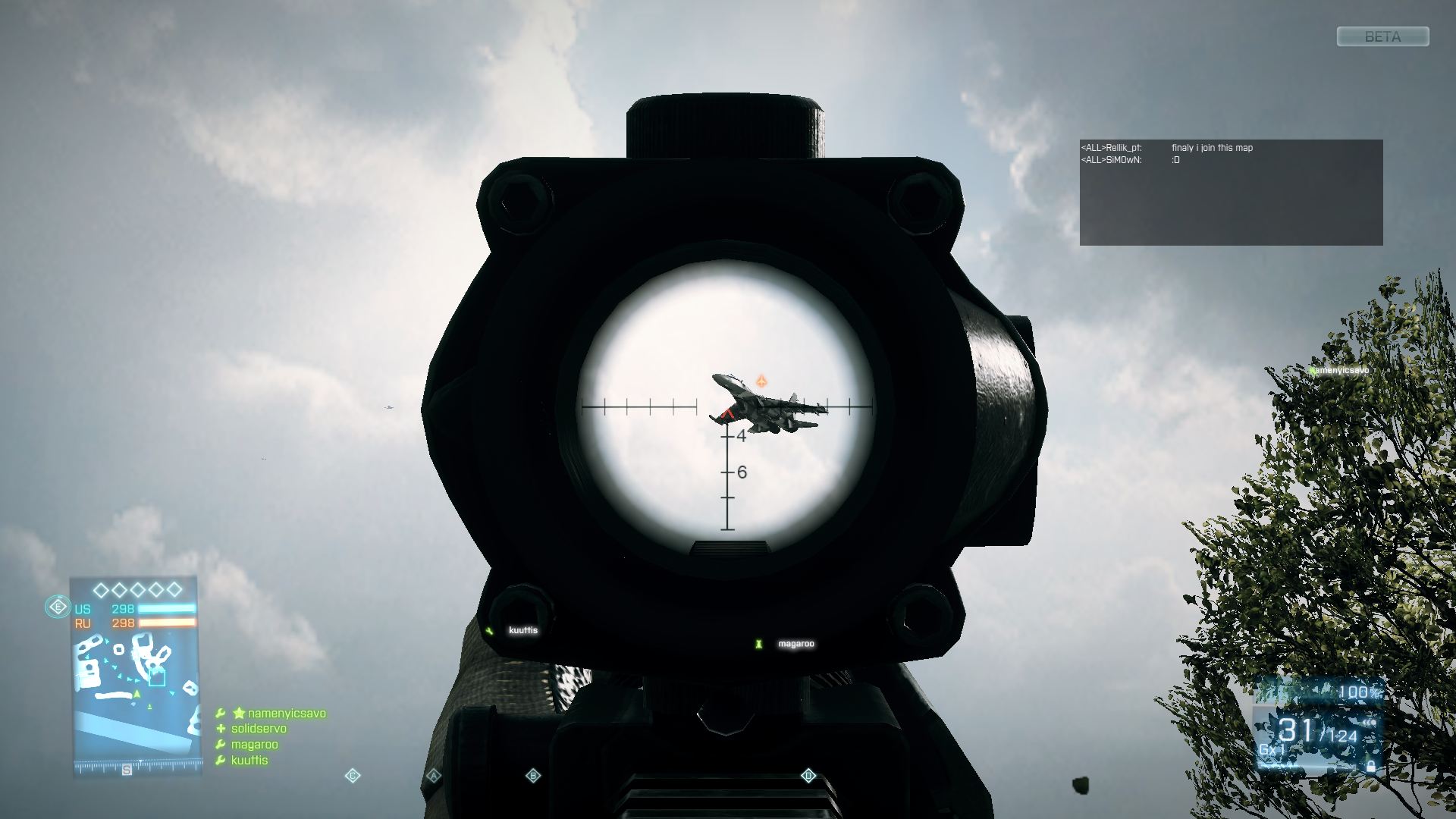1456x819 pixels.
Task: Click the objective B diamond marker at screen bottom
Action: (x=533, y=774)
